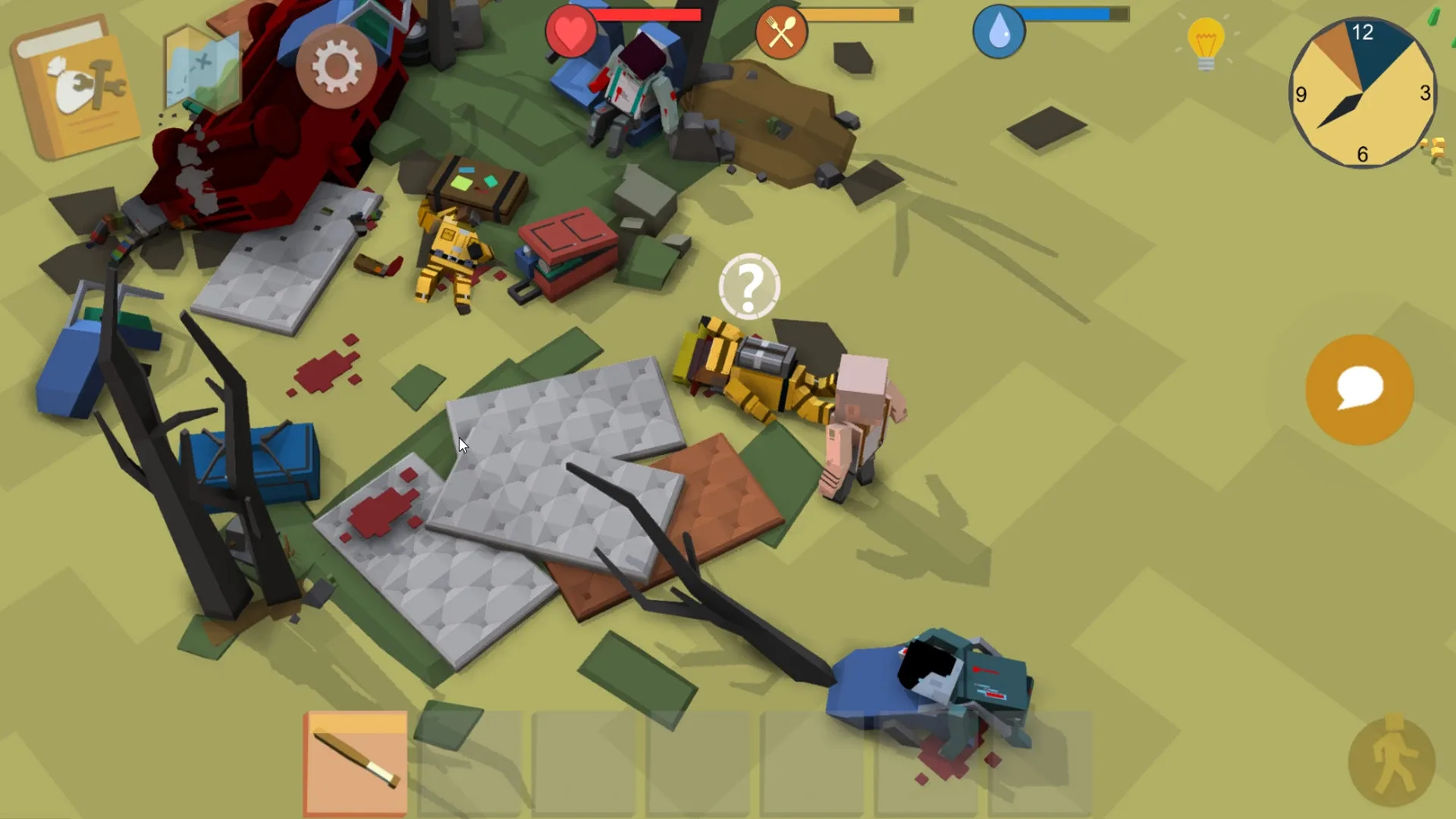Click the heart health icon
Screen dimensions: 1456x819
point(570,32)
